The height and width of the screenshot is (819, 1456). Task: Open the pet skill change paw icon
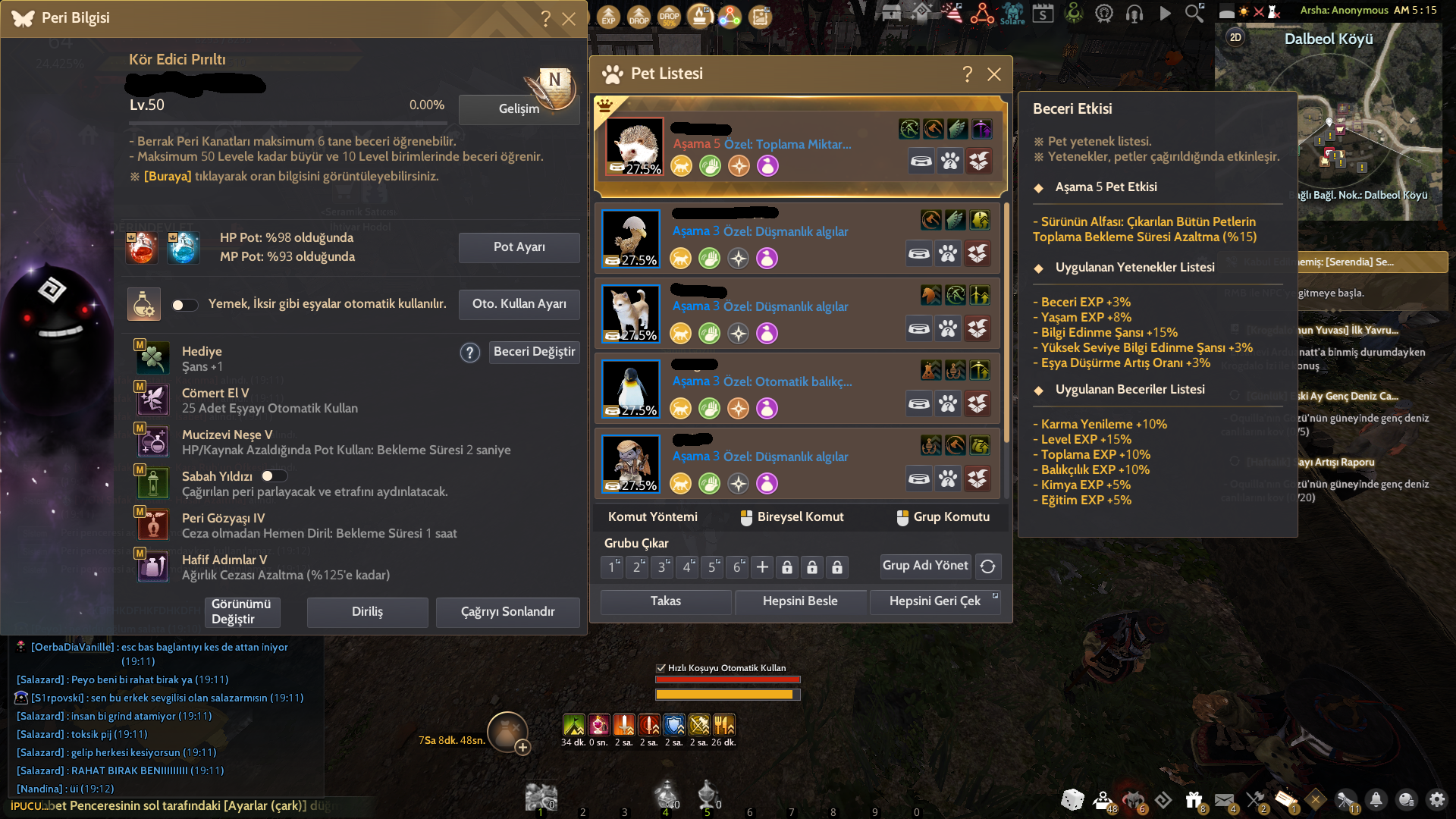(x=949, y=161)
